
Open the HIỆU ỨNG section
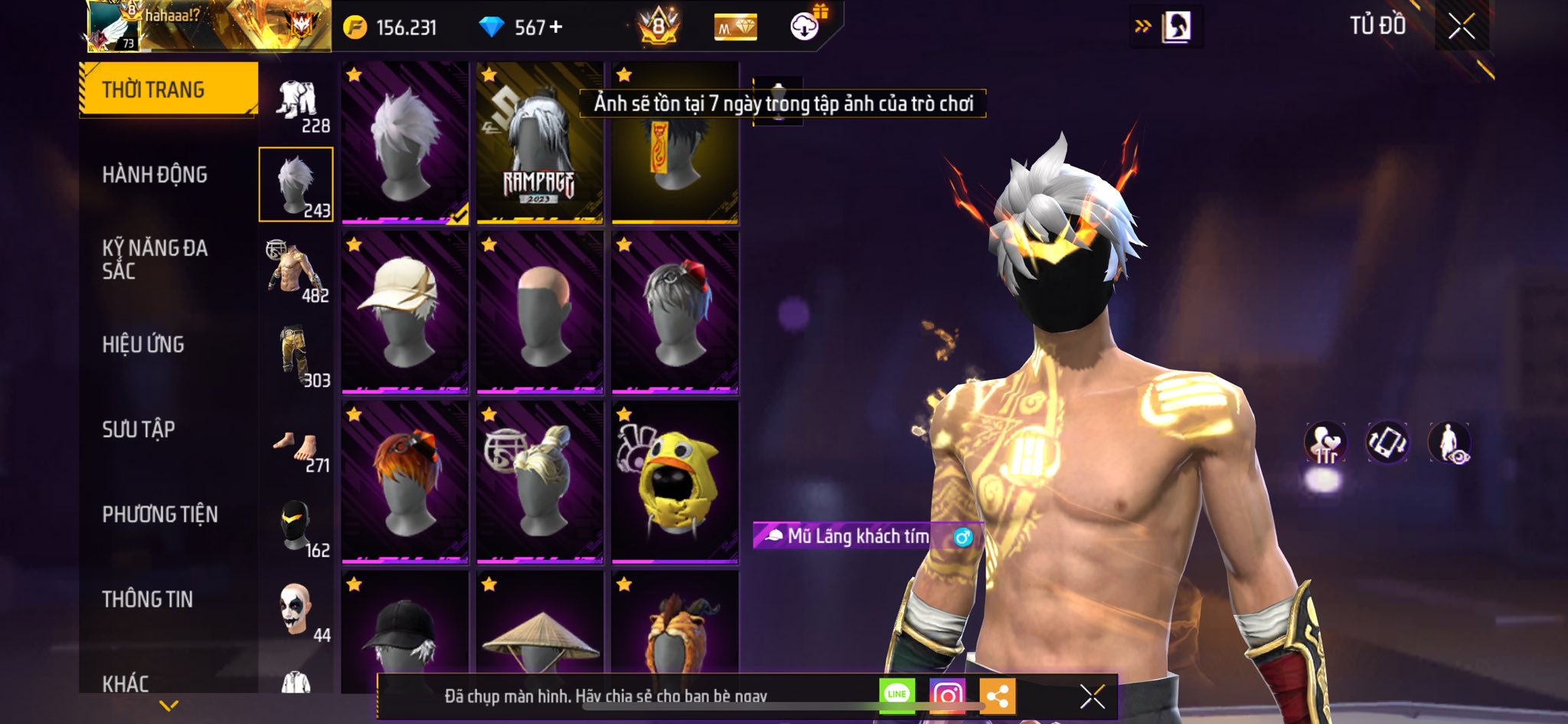point(143,345)
